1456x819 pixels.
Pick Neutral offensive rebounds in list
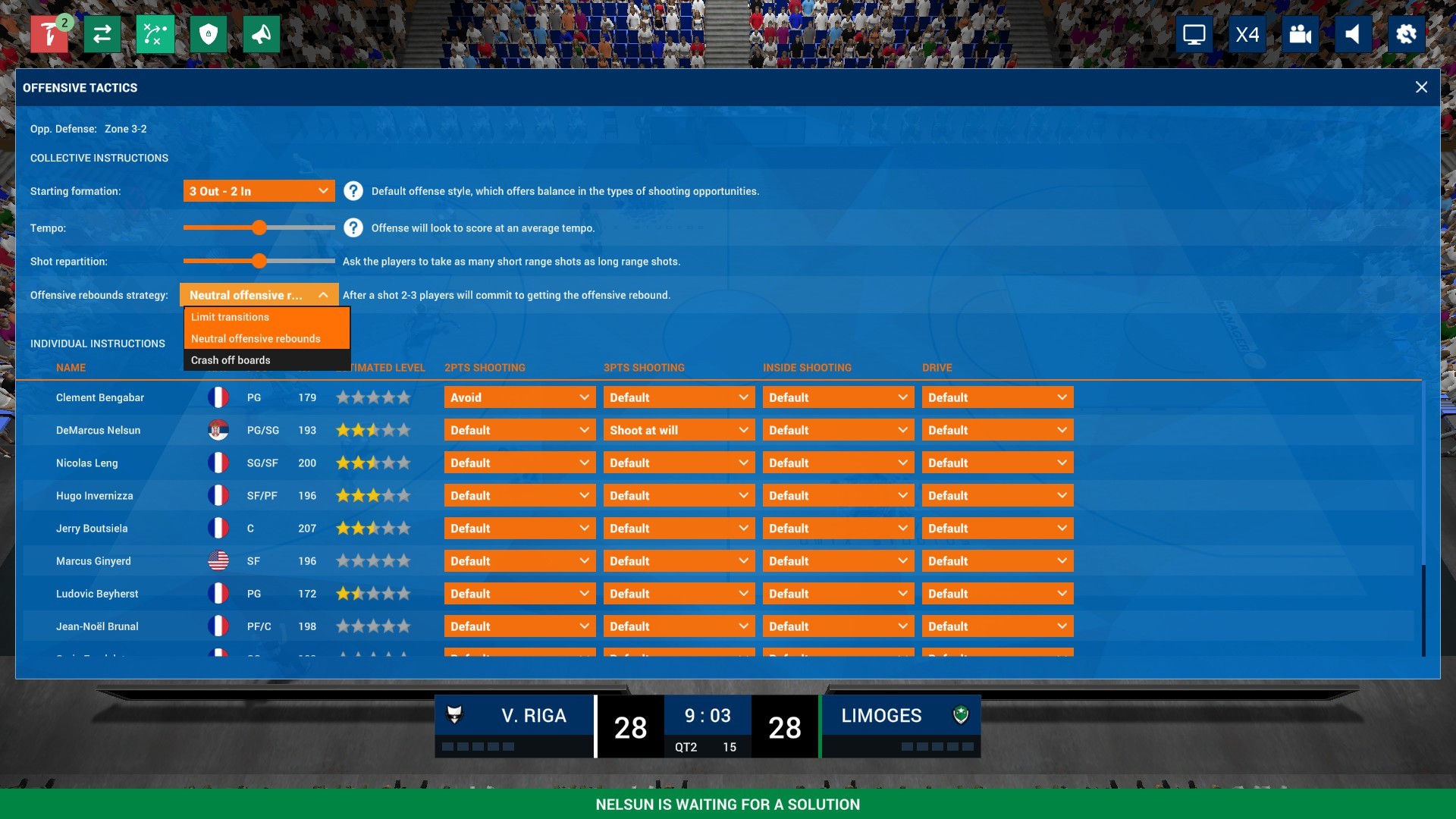tap(266, 339)
